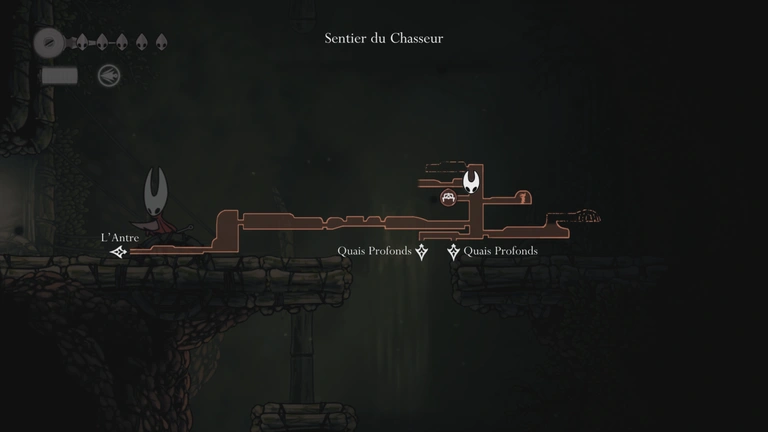Select the L'Antre exit marker
Screen dimensions: 768x432
pyautogui.click(x=119, y=252)
